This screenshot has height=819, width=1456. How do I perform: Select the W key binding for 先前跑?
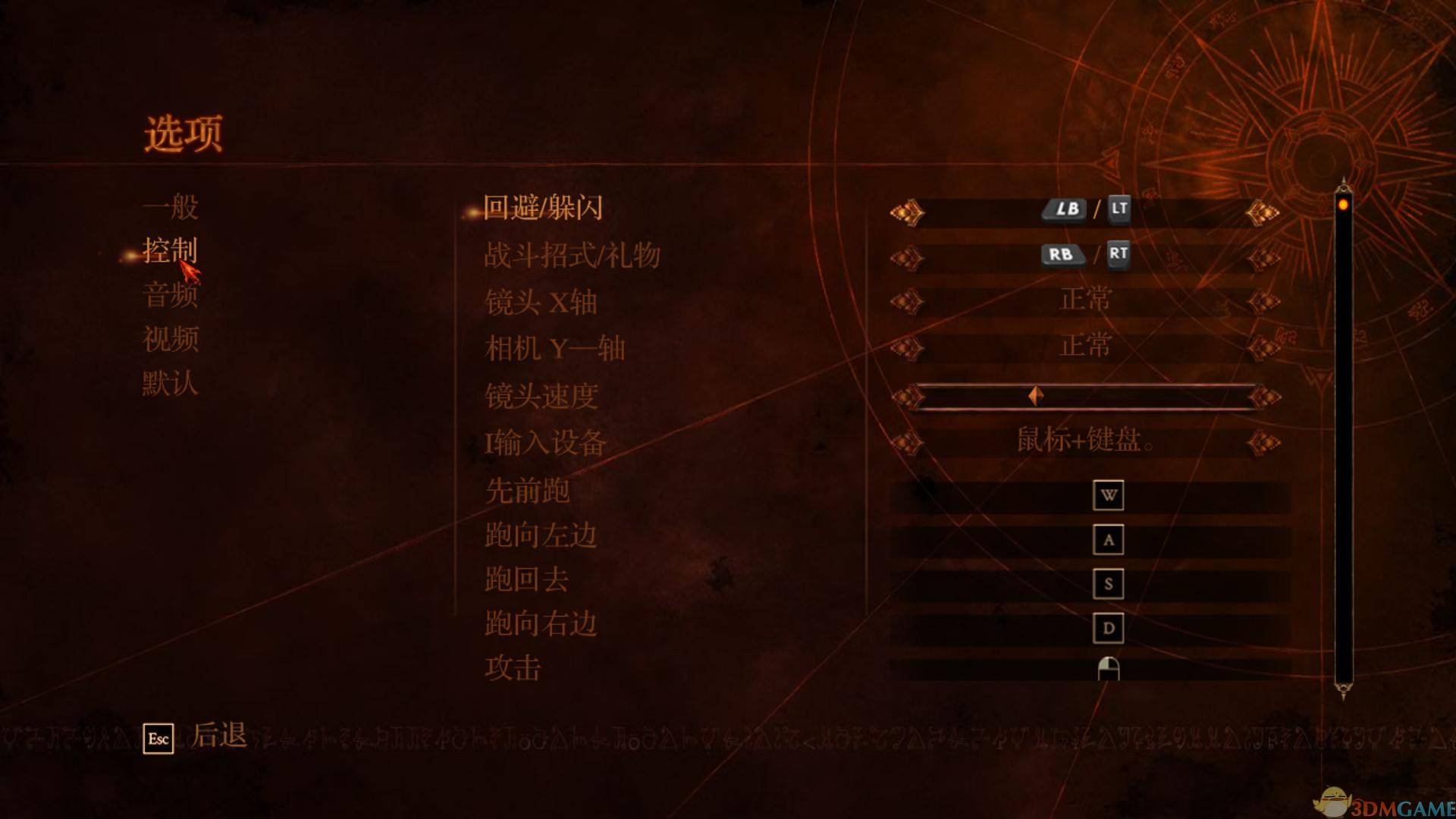point(1108,497)
